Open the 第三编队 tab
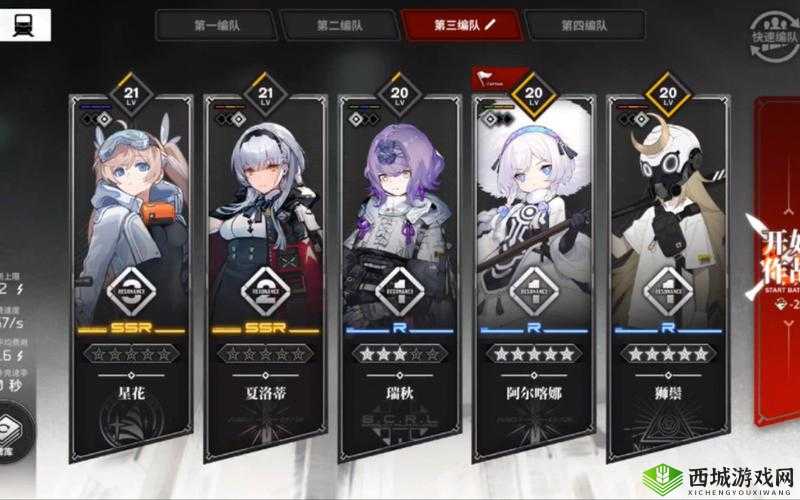Screen dimensions: 800x500 462,25
